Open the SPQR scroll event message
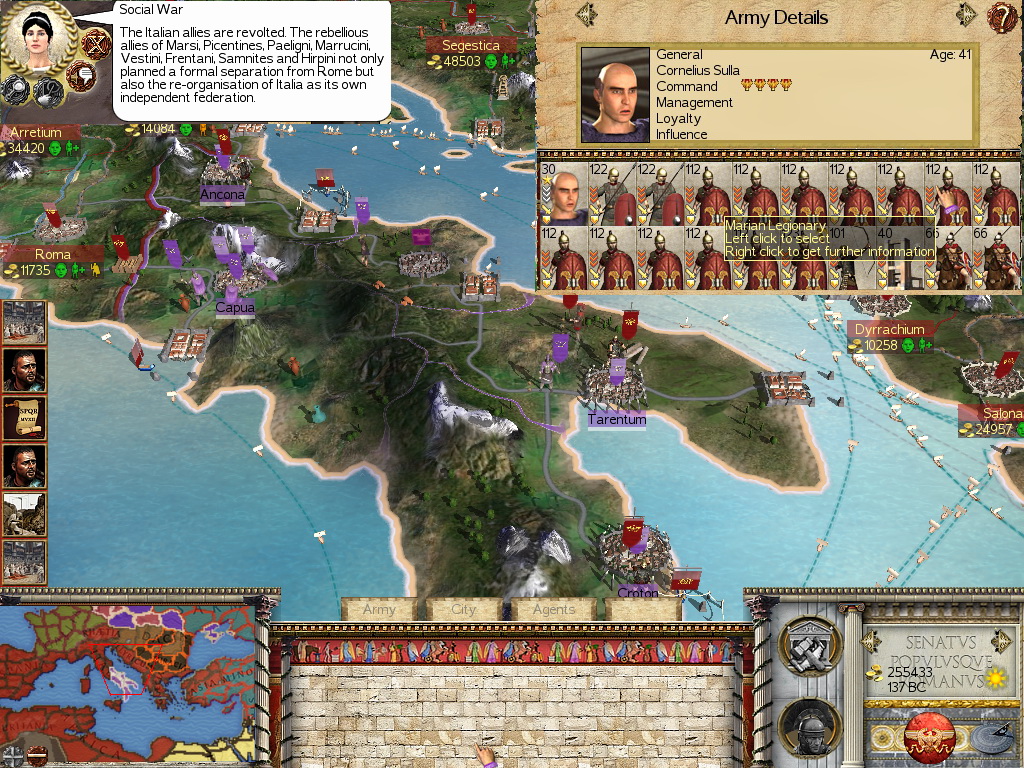The width and height of the screenshot is (1024, 768). pyautogui.click(x=24, y=418)
